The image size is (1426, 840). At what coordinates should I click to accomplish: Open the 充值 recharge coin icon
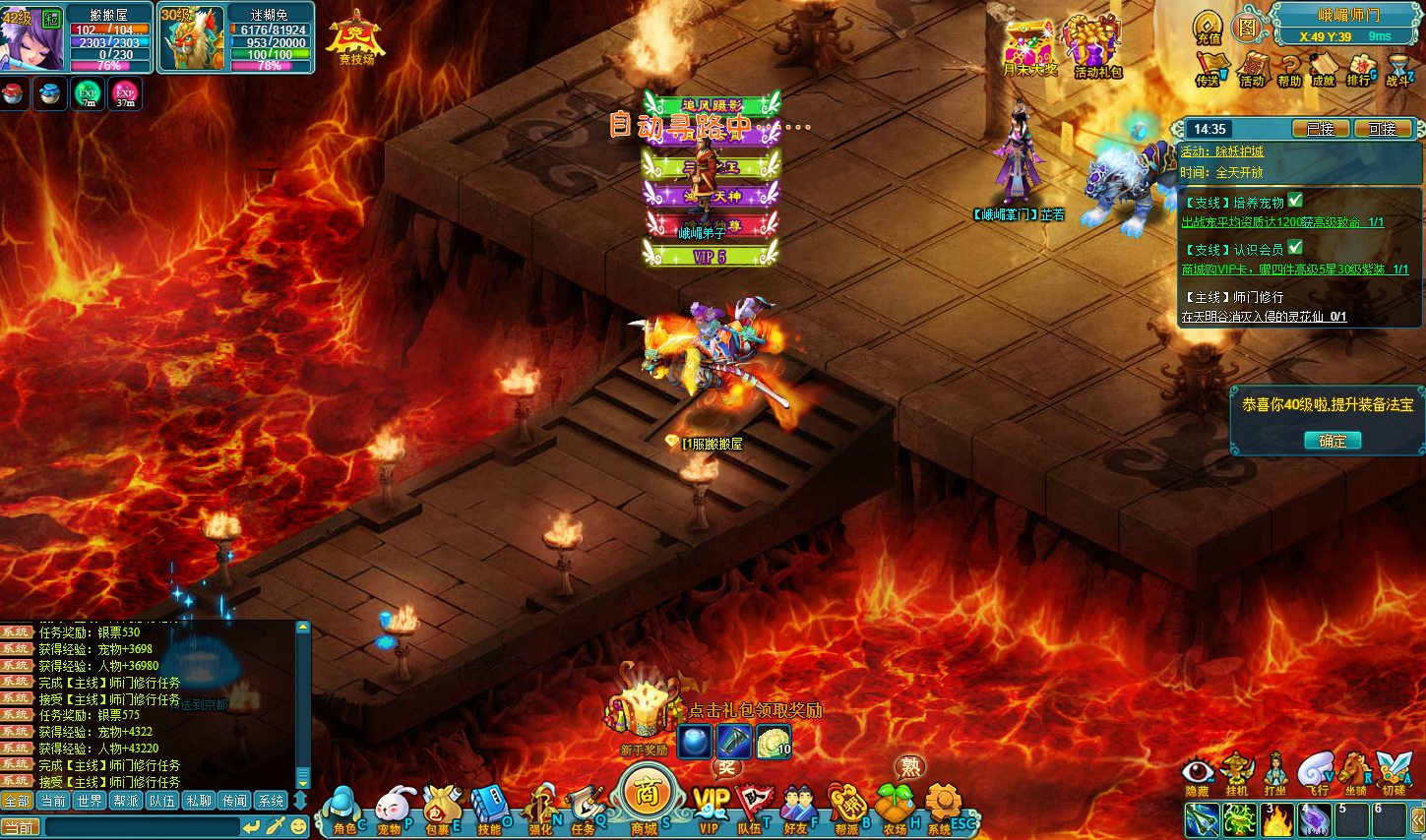pyautogui.click(x=1208, y=28)
